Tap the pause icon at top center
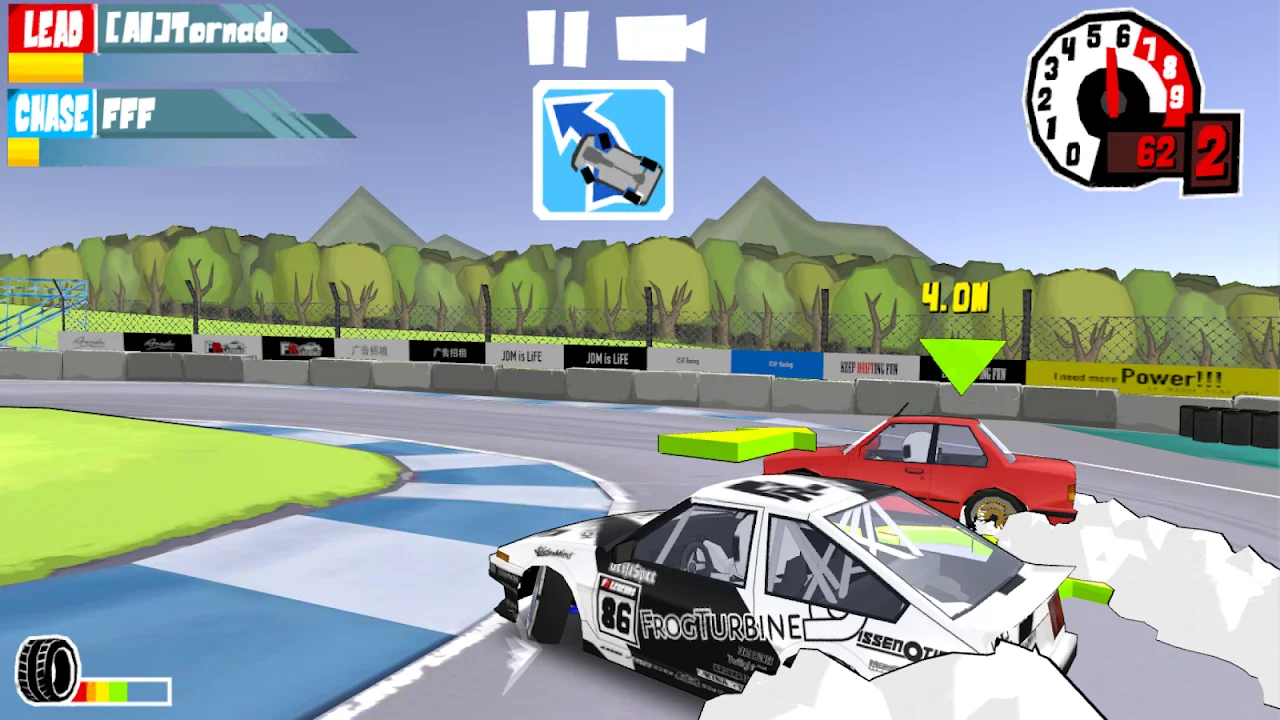This screenshot has height=720, width=1280. (x=557, y=39)
